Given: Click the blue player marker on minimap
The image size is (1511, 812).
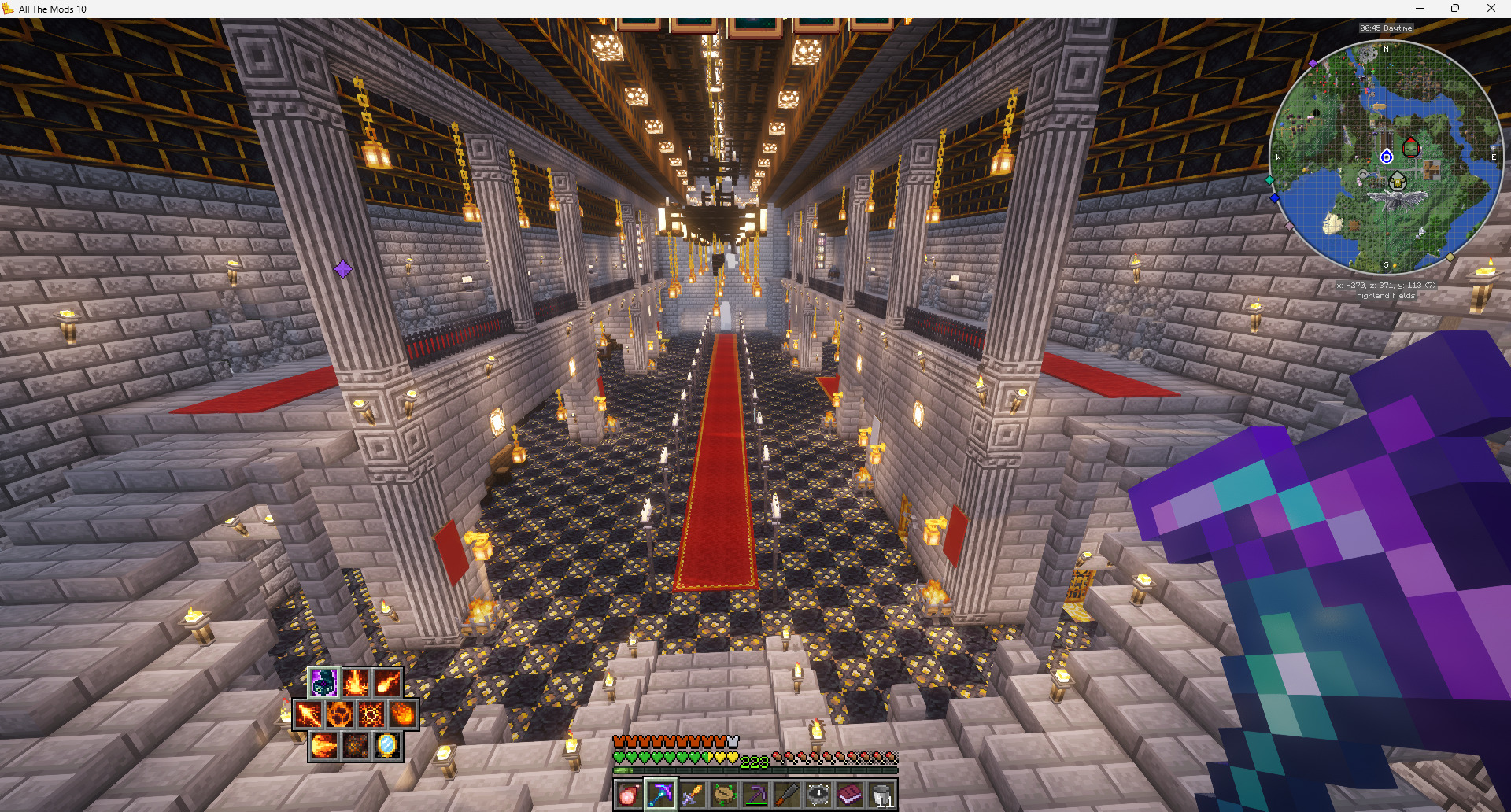Looking at the screenshot, I should 1387,157.
